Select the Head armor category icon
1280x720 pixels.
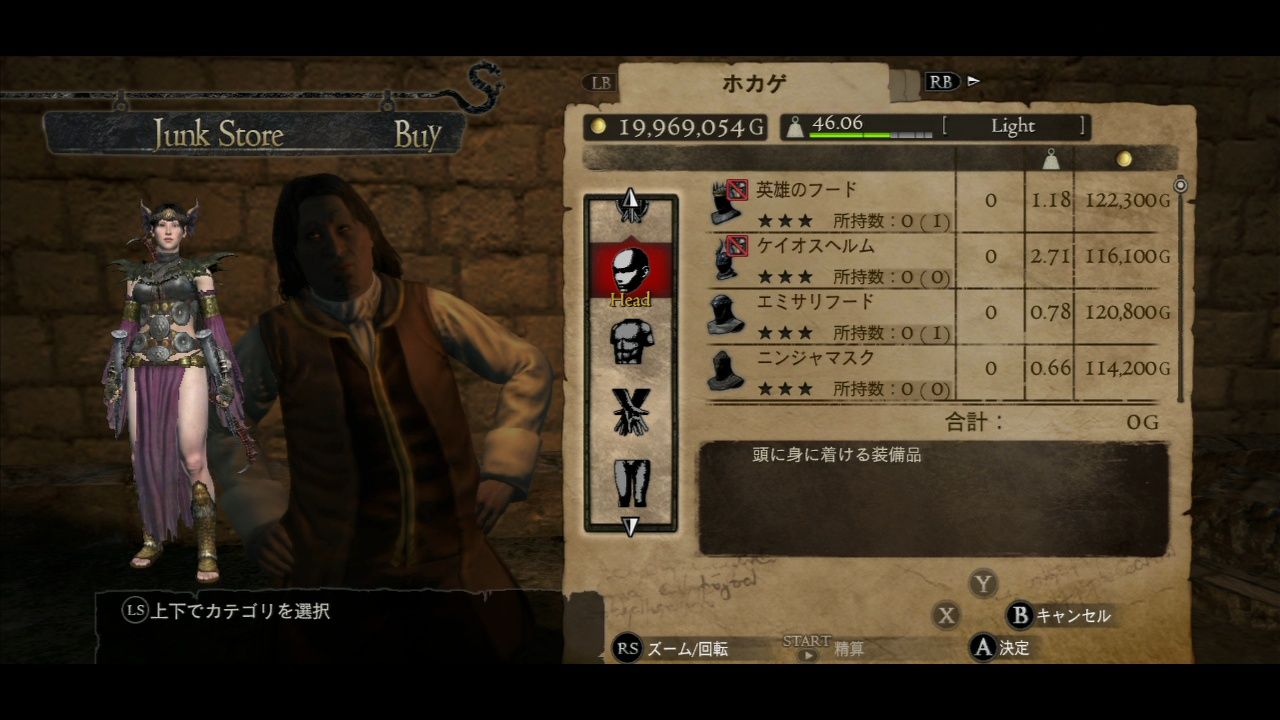coord(629,270)
